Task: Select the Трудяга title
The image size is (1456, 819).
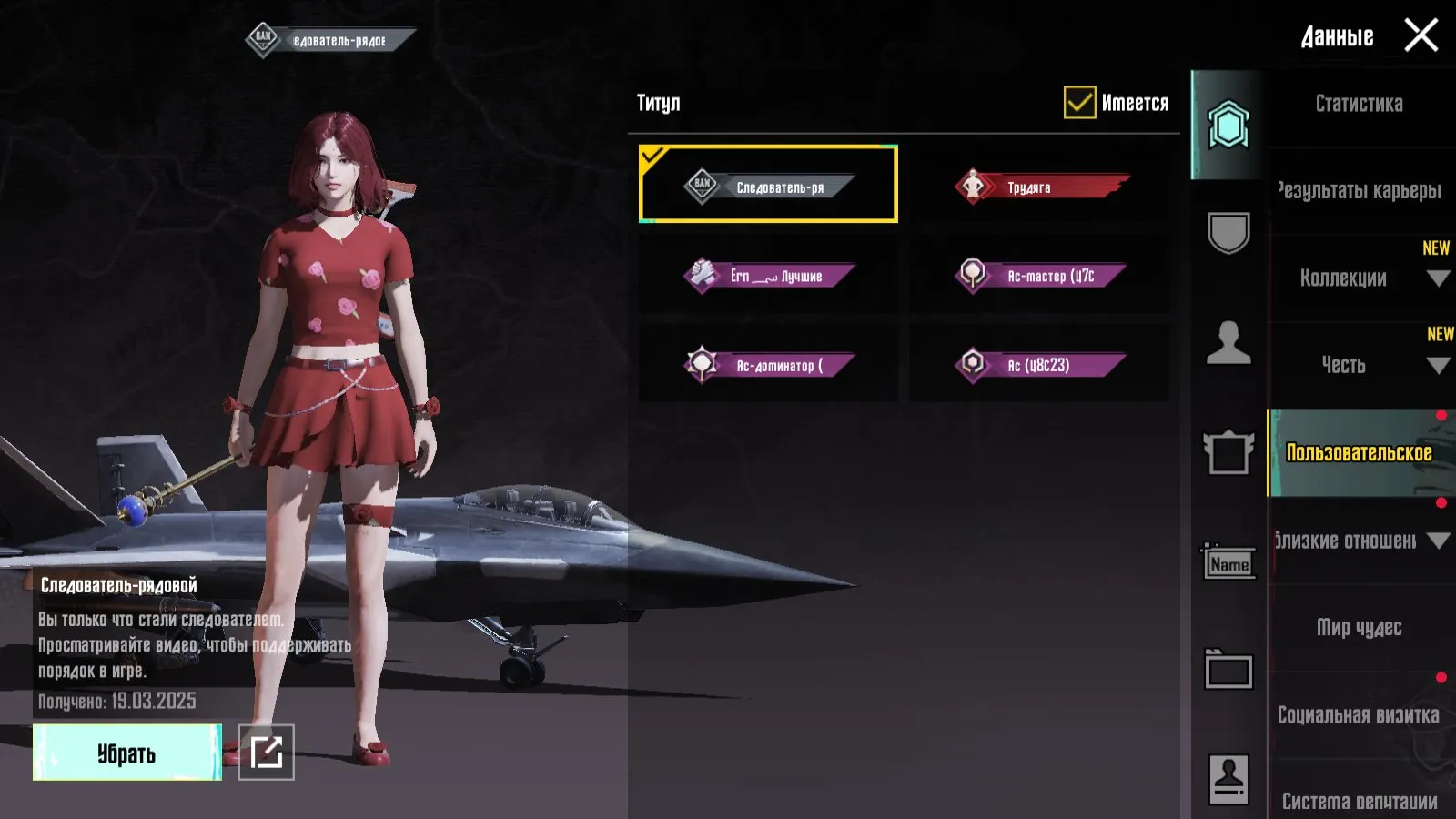Action: (x=1040, y=187)
